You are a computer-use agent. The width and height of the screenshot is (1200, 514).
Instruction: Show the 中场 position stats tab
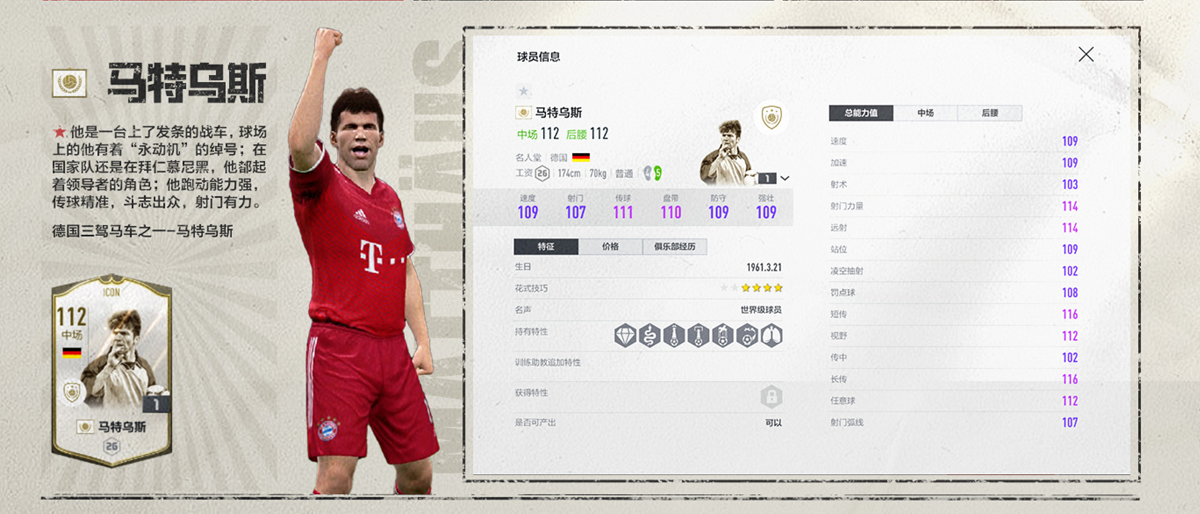click(926, 114)
